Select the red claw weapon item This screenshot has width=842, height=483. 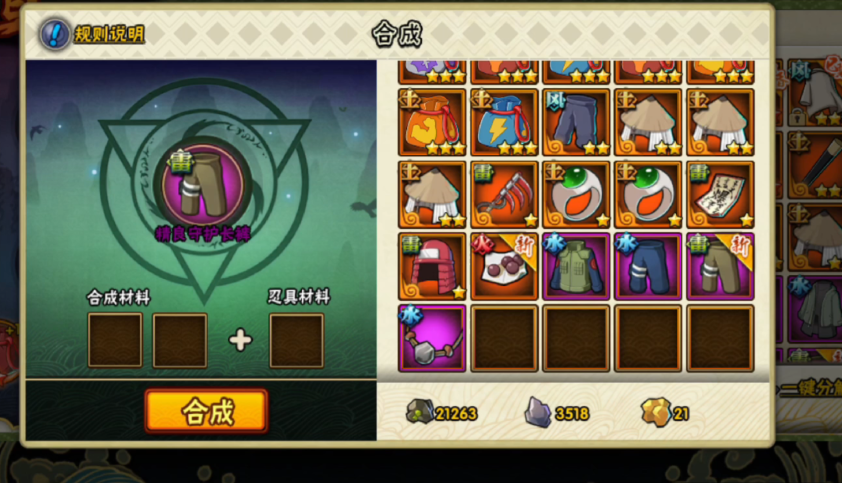click(504, 194)
